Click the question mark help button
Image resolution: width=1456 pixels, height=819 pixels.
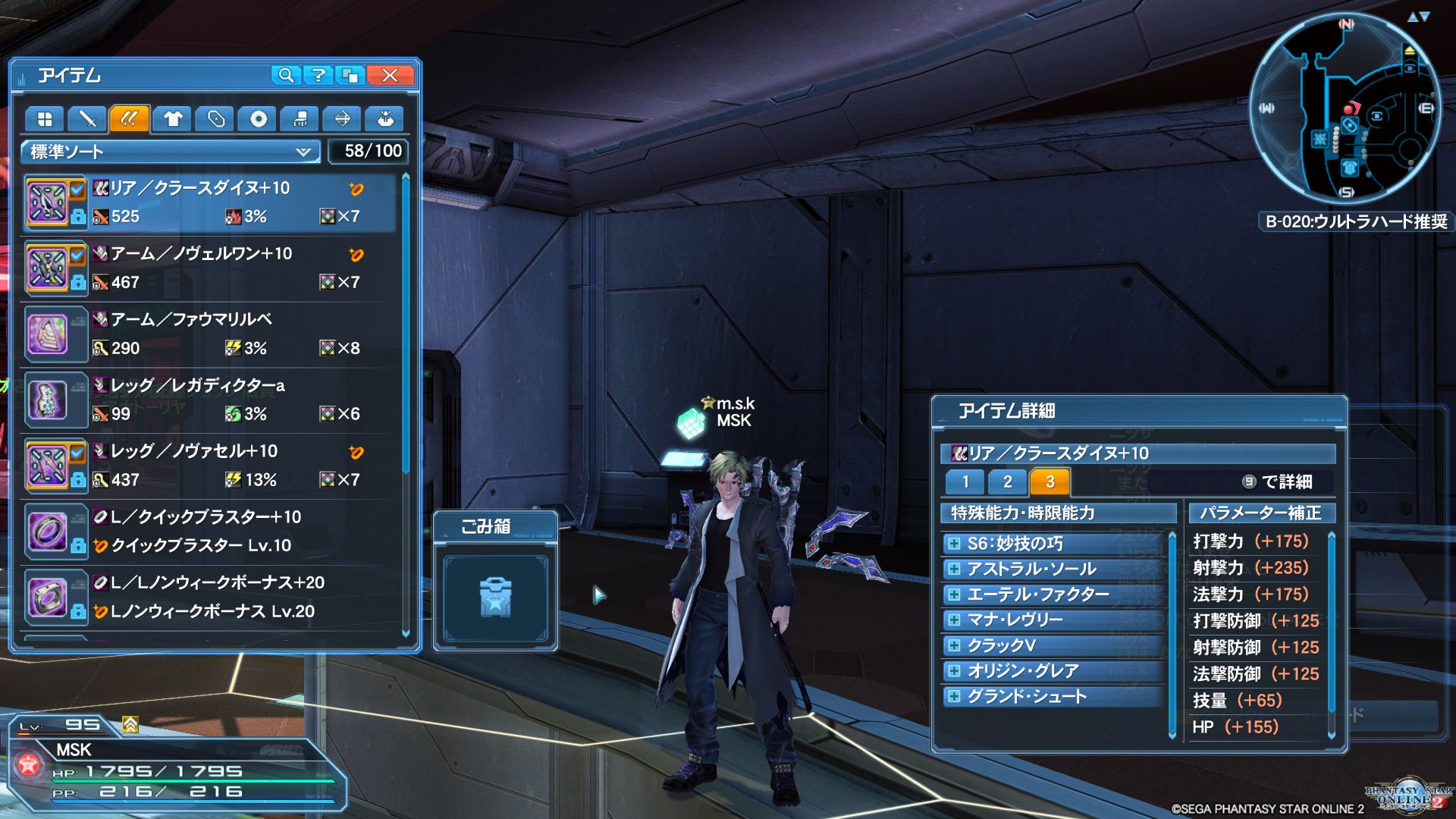318,75
